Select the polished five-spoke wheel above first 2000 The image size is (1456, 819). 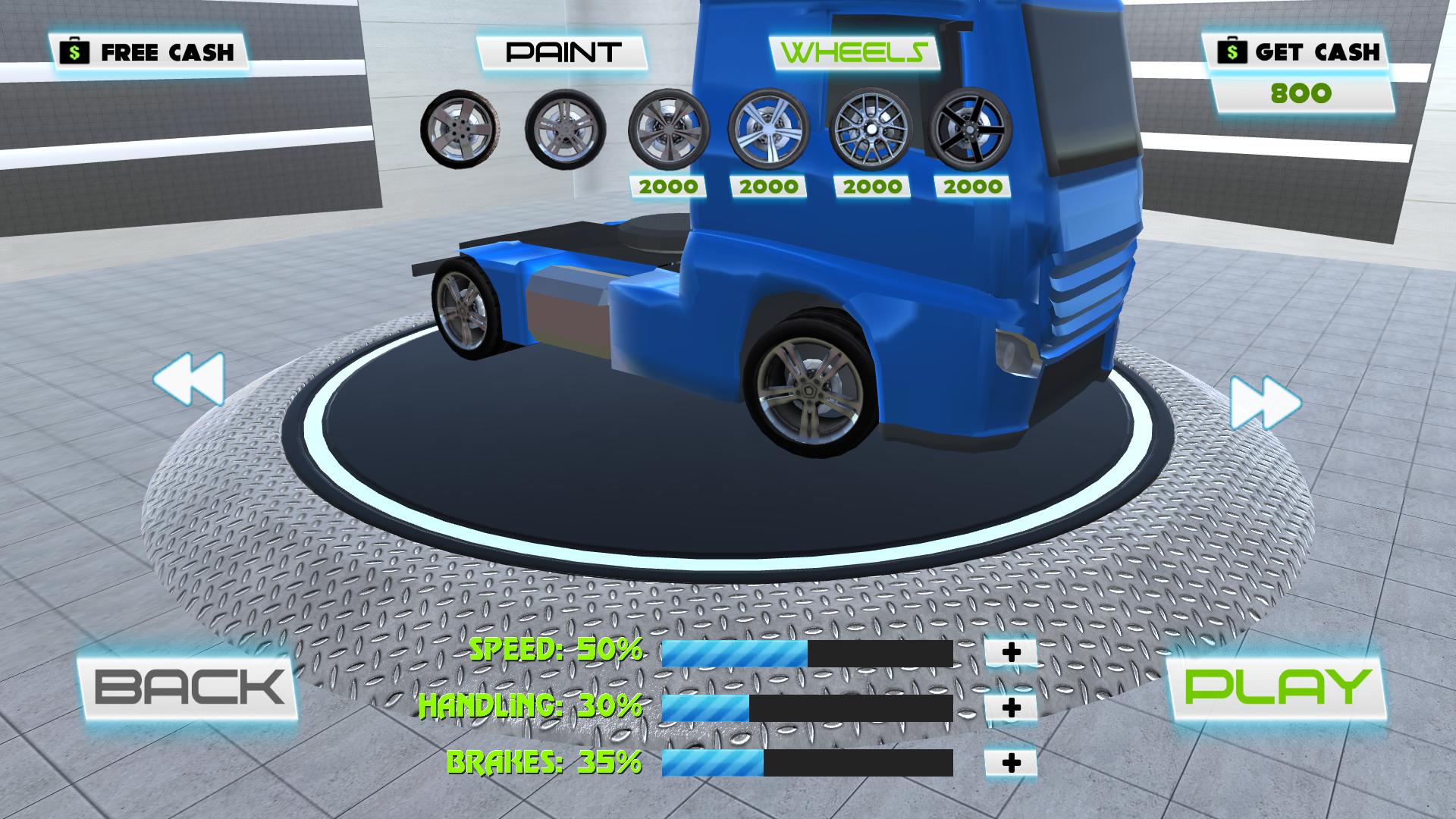pyautogui.click(x=667, y=127)
